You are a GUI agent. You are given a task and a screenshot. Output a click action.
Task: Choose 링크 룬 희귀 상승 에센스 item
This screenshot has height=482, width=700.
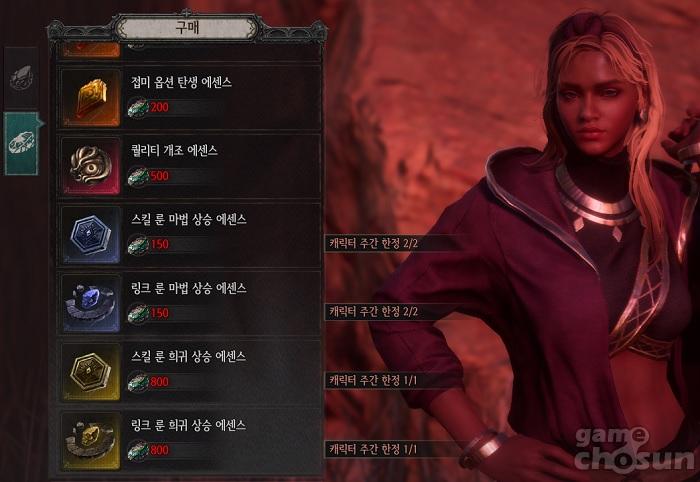coord(190,436)
